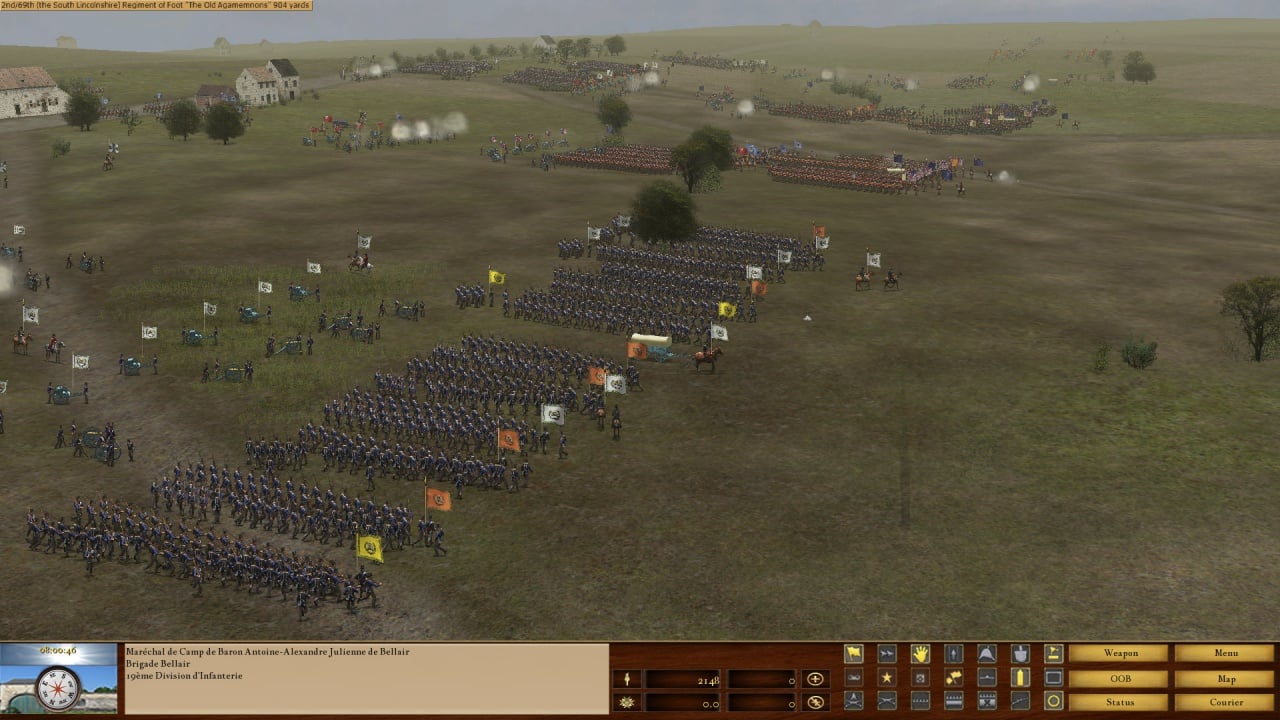Open the Weapon panel
The height and width of the screenshot is (720, 1280).
point(1118,653)
